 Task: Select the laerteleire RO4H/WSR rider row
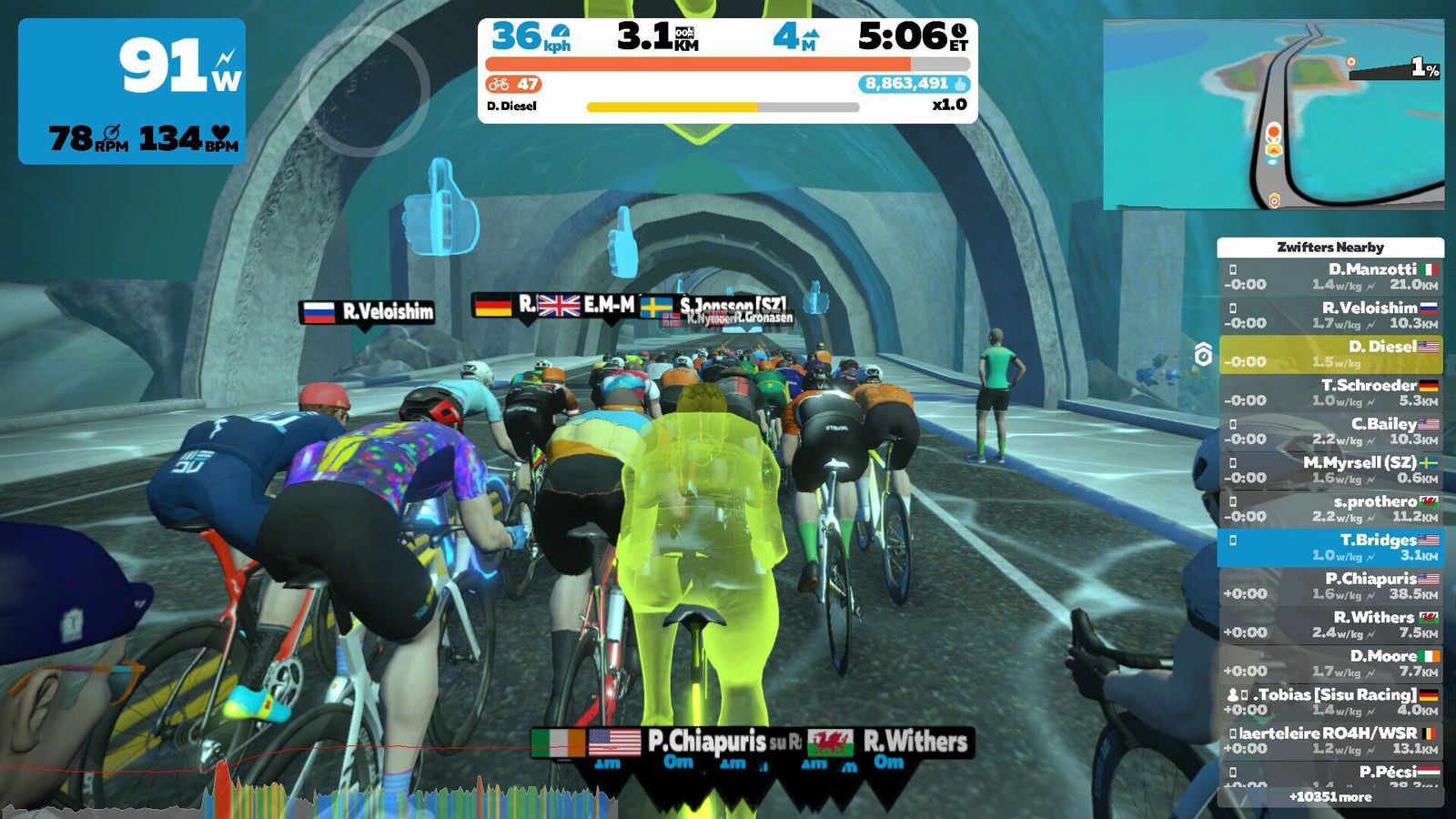coord(1330,741)
